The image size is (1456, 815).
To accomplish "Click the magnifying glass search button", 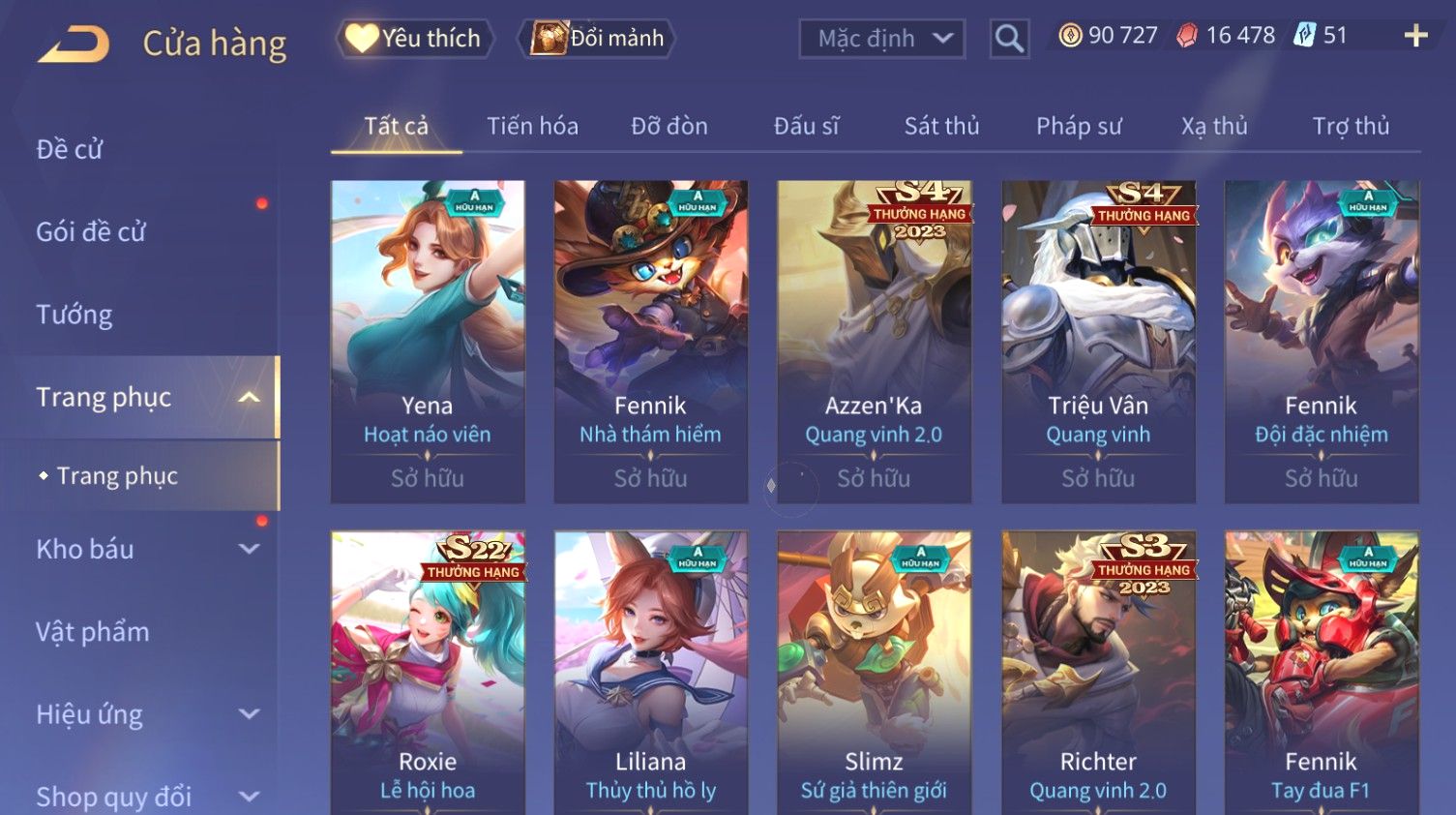I will pyautogui.click(x=1009, y=39).
